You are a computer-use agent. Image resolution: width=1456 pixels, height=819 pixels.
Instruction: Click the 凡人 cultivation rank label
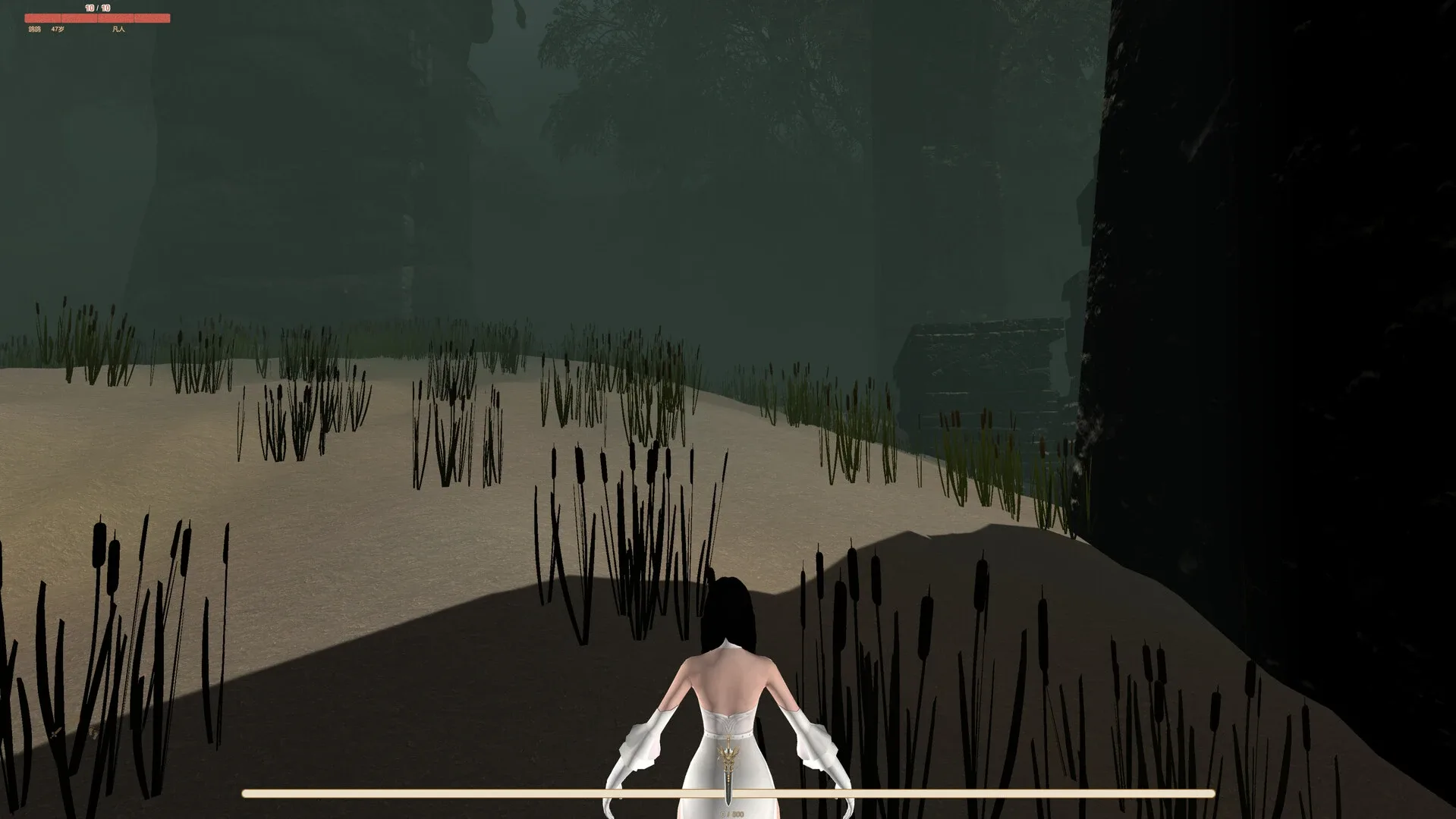[118, 30]
